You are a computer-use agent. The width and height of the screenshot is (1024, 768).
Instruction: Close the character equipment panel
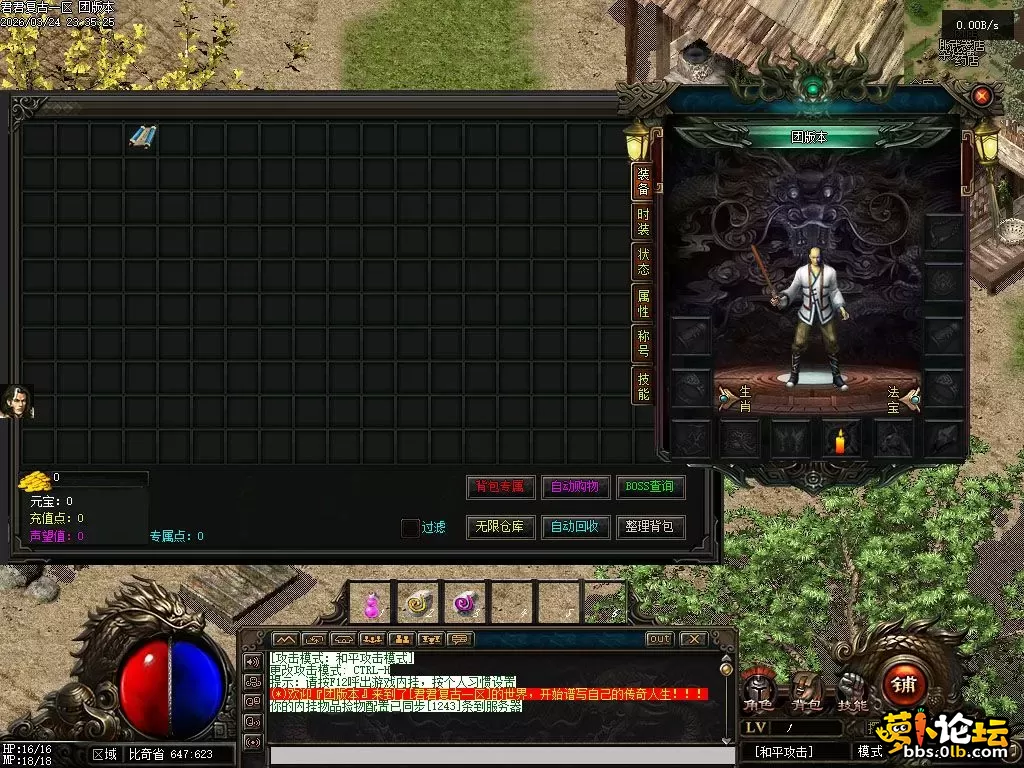coord(982,96)
